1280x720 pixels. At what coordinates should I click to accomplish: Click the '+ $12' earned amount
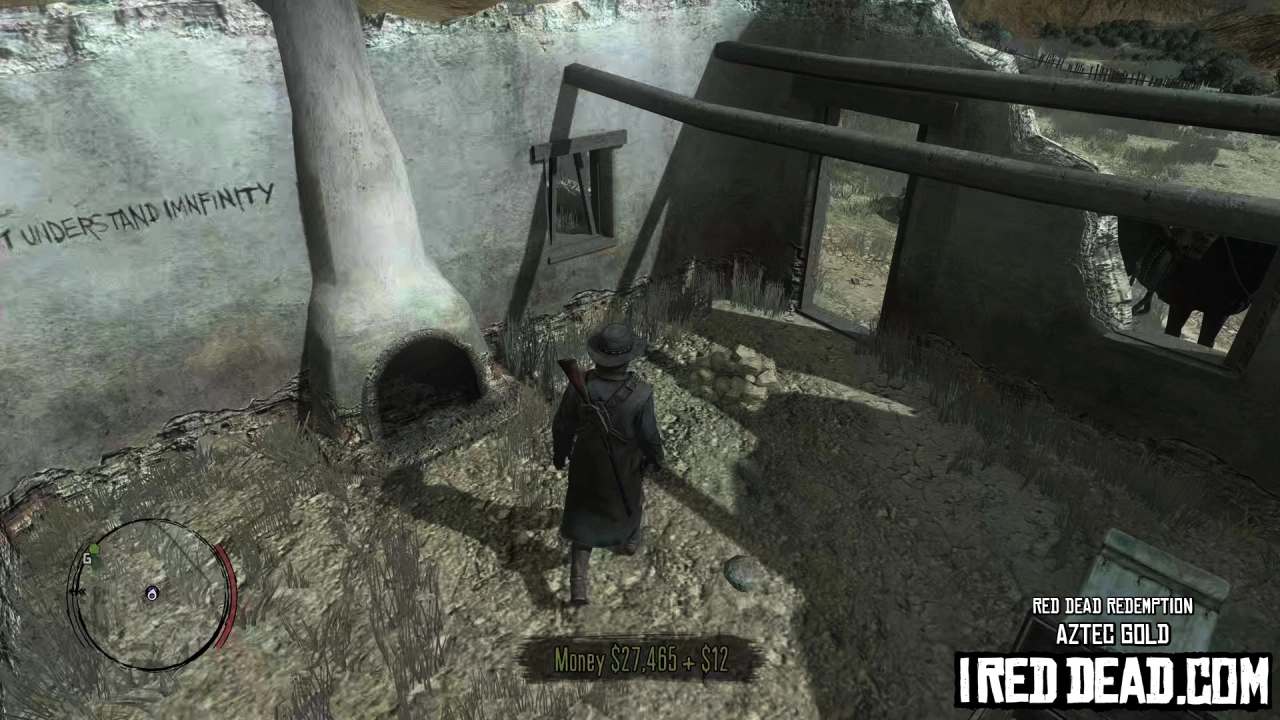pyautogui.click(x=712, y=660)
